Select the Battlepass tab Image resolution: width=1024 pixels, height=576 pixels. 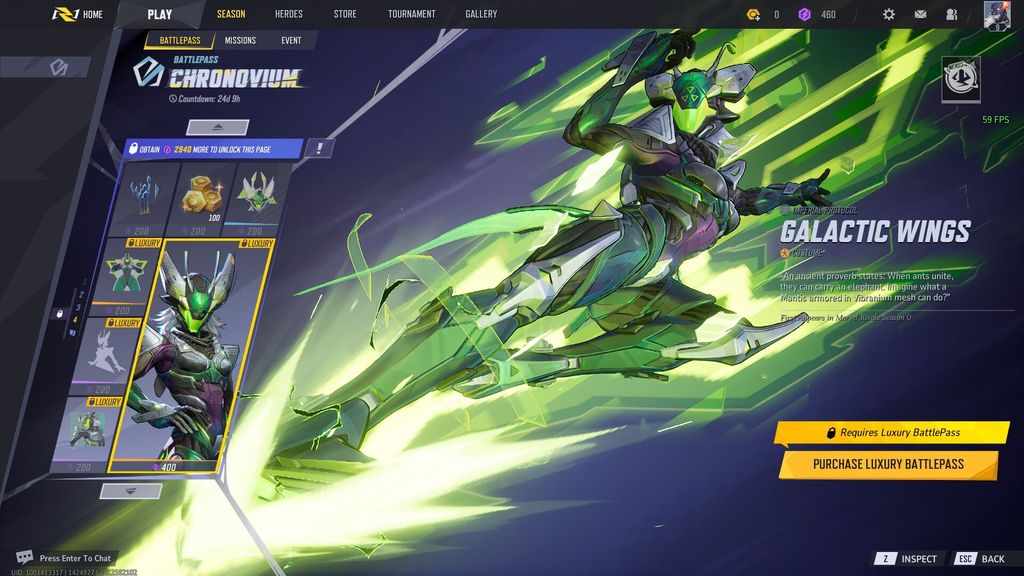coord(179,40)
